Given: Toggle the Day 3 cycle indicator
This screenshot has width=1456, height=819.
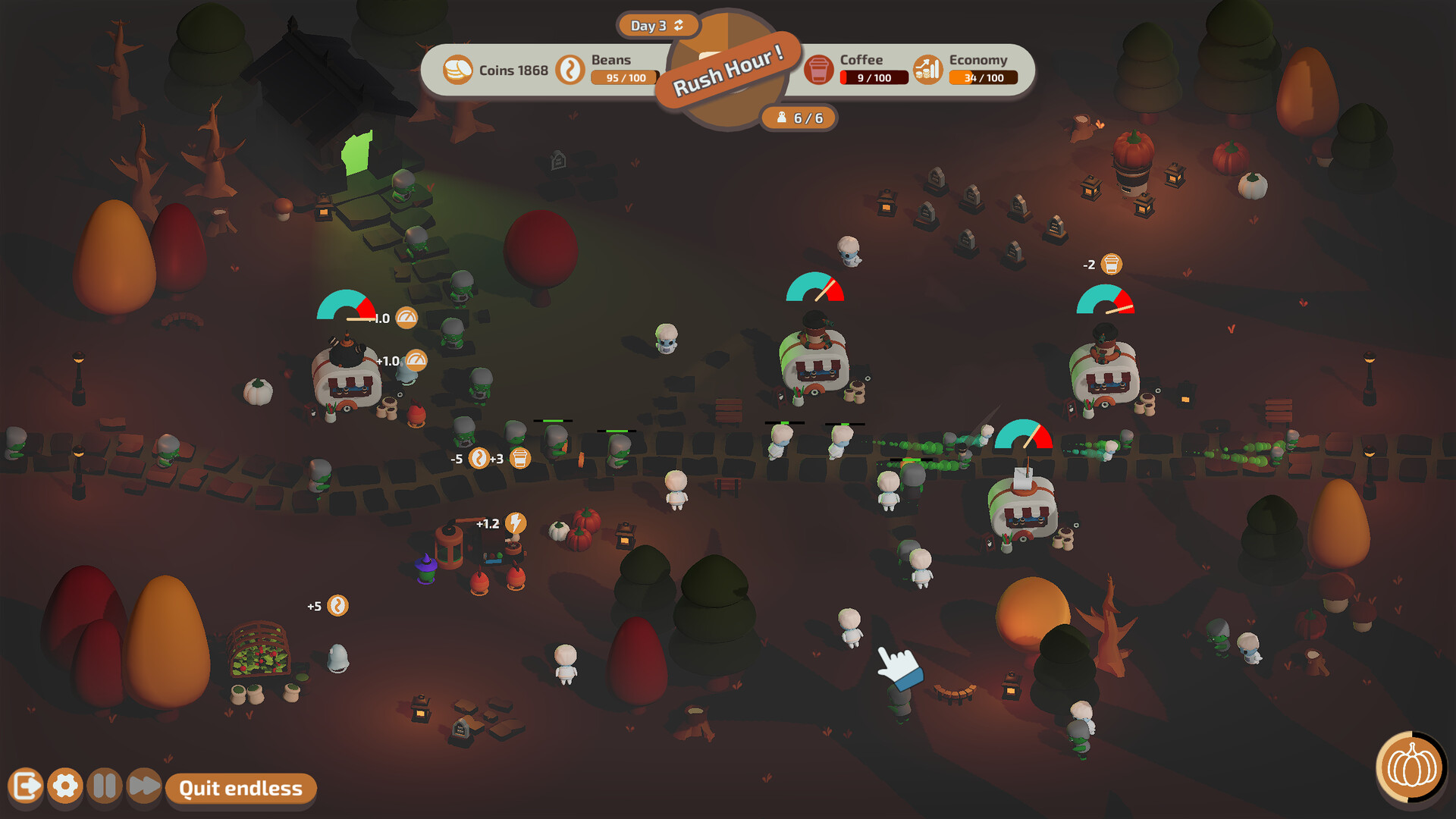Looking at the screenshot, I should pyautogui.click(x=657, y=26).
